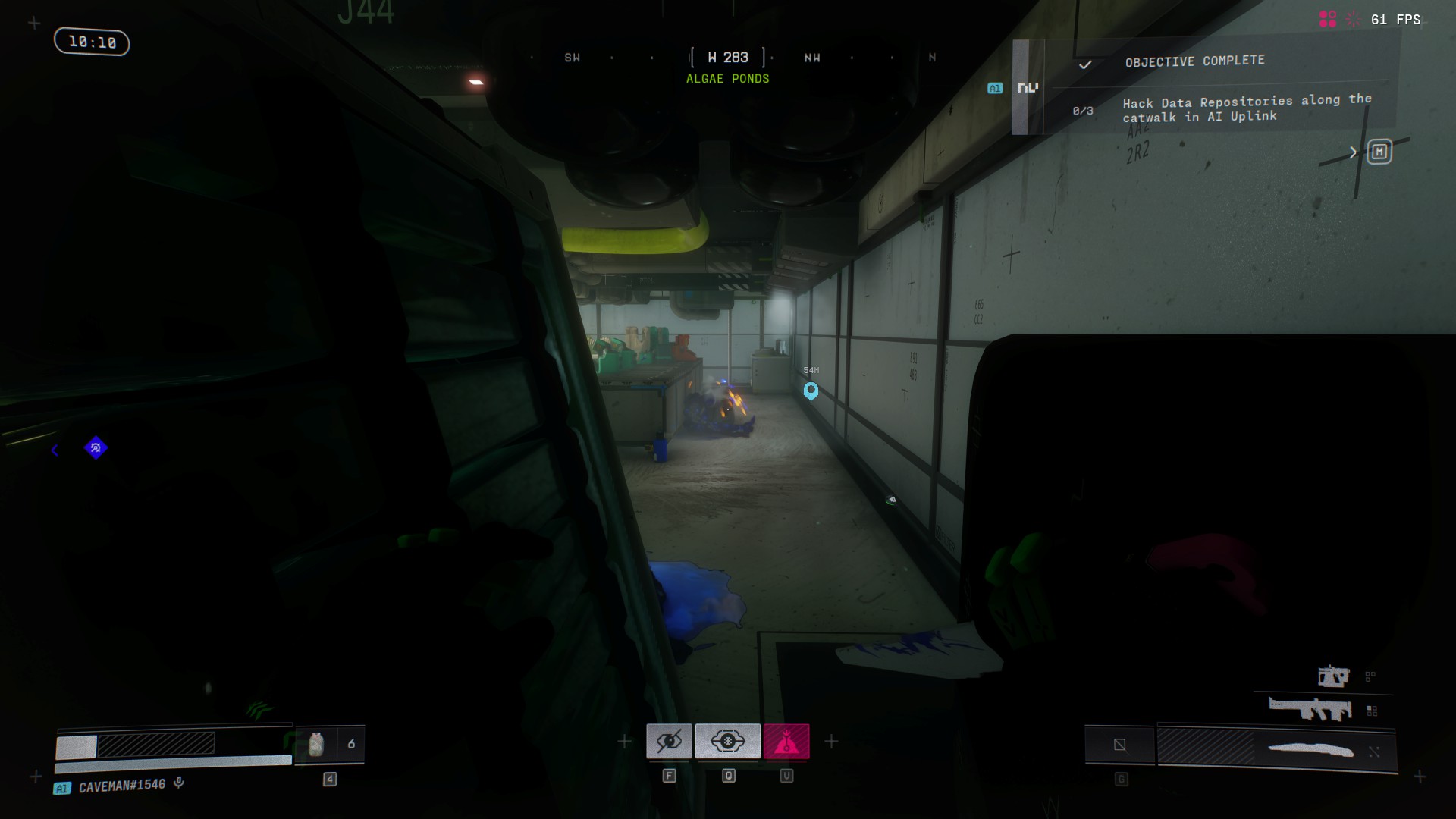Image resolution: width=1456 pixels, height=819 pixels.
Task: Open the Objective Complete tracker panel
Action: (1194, 61)
